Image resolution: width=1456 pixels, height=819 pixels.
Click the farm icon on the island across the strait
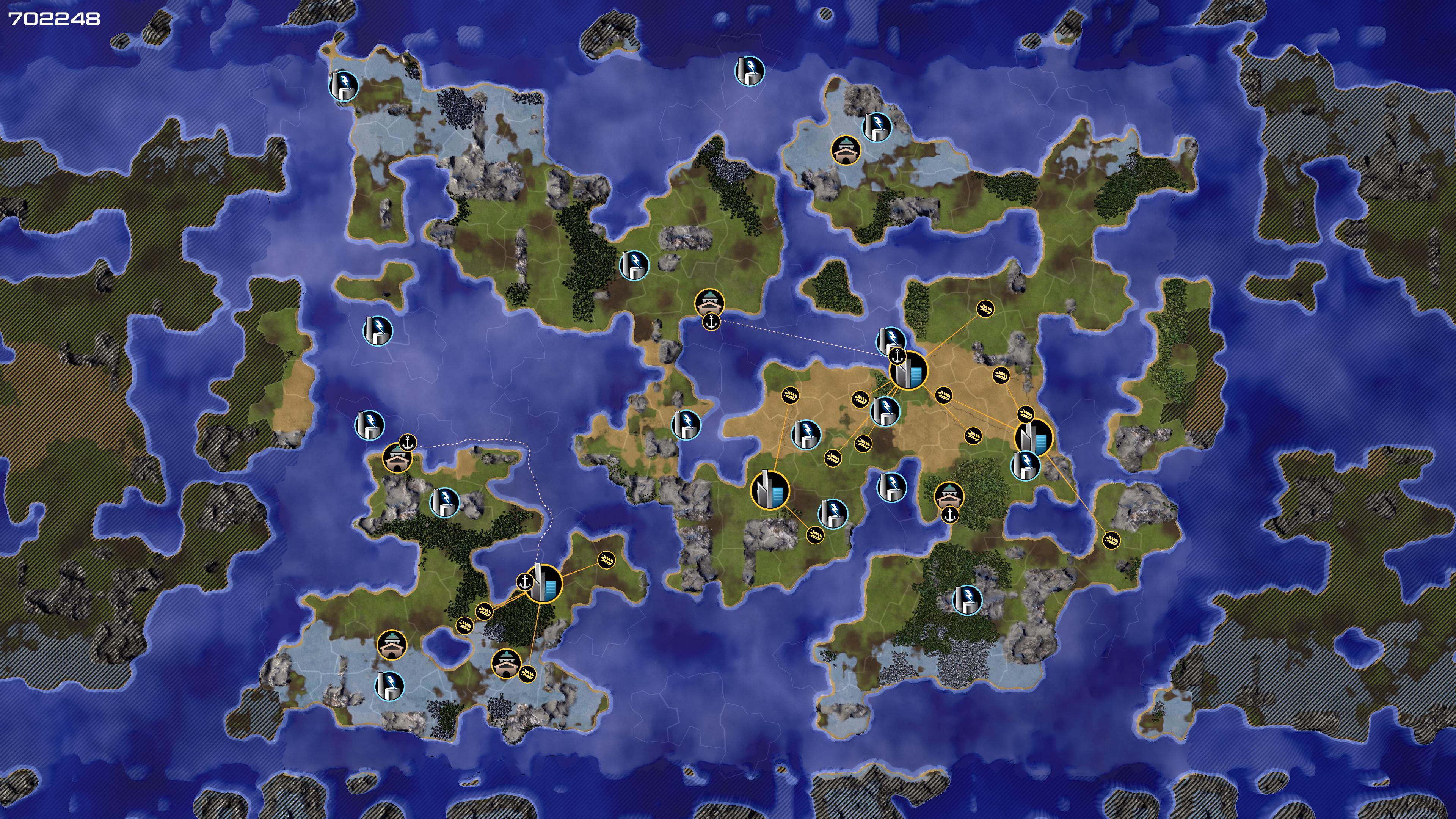(1111, 540)
